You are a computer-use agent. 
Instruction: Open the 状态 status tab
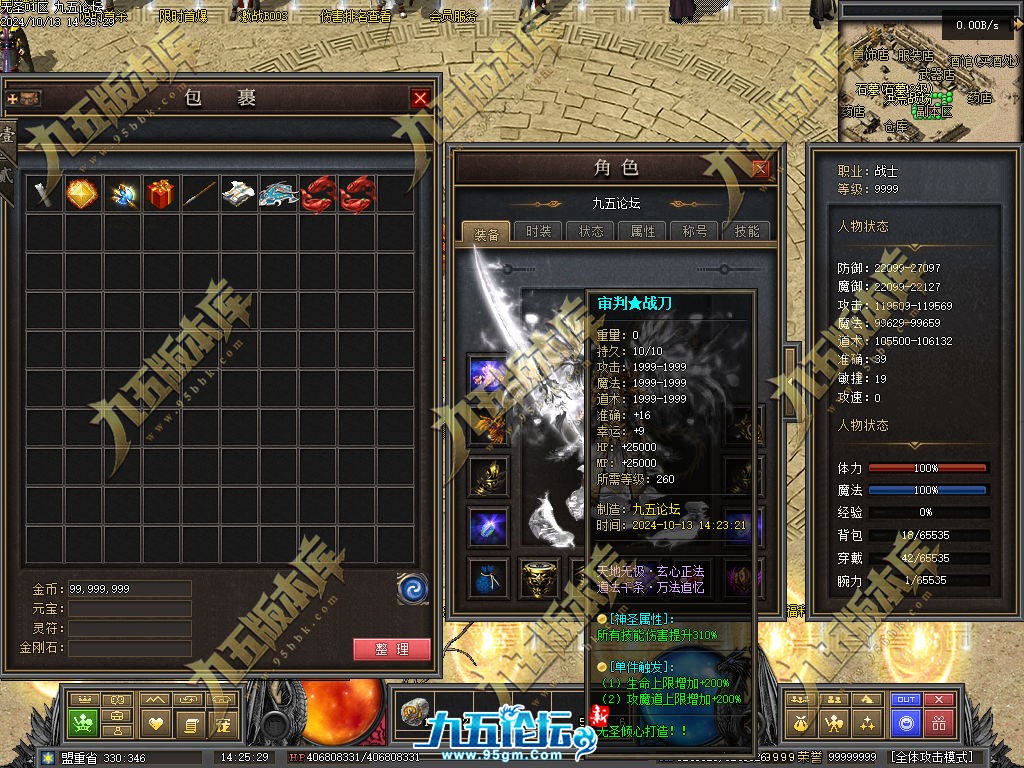click(591, 231)
